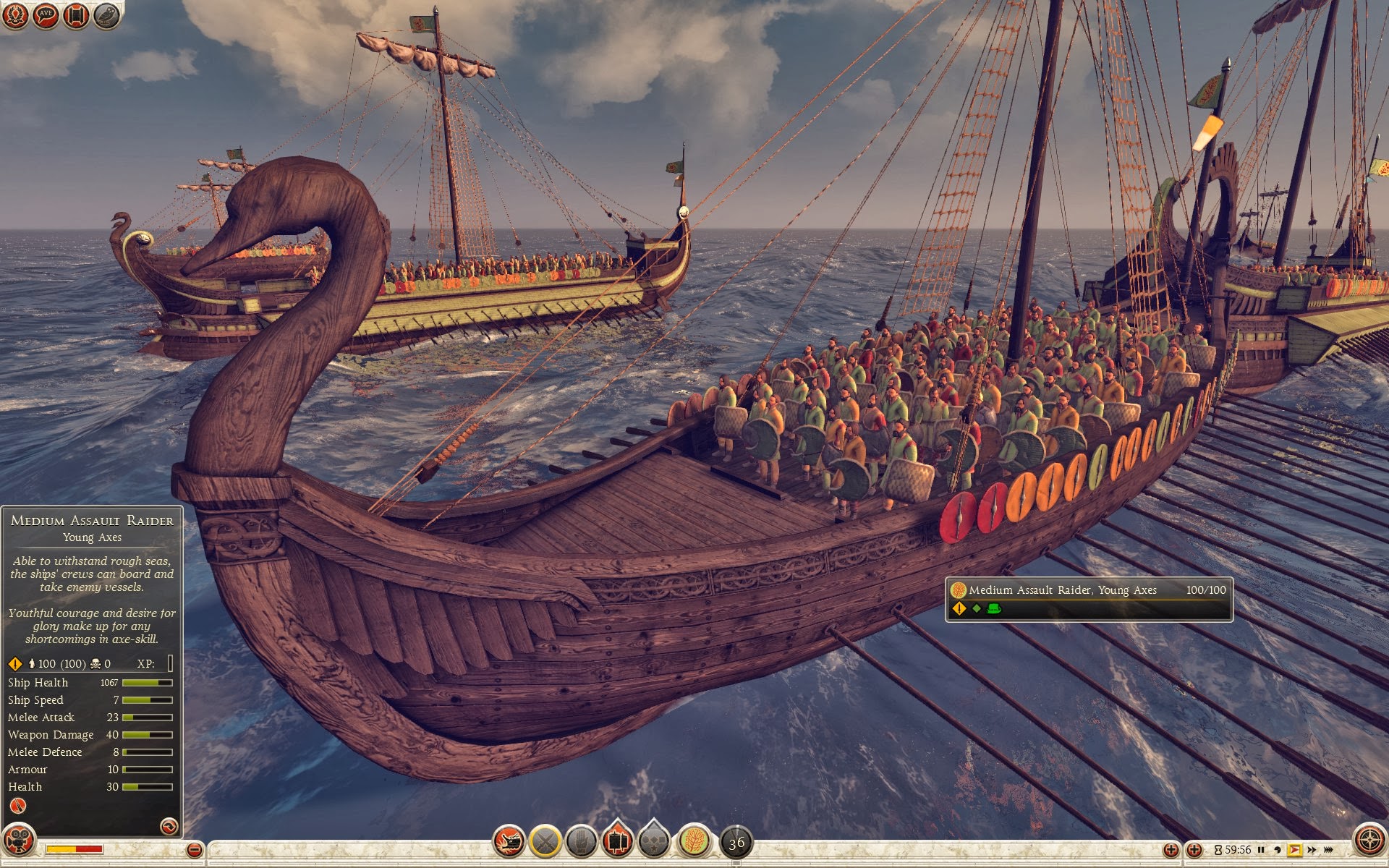Open the AVE chat speech bubble
The height and width of the screenshot is (868, 1389).
click(x=46, y=15)
